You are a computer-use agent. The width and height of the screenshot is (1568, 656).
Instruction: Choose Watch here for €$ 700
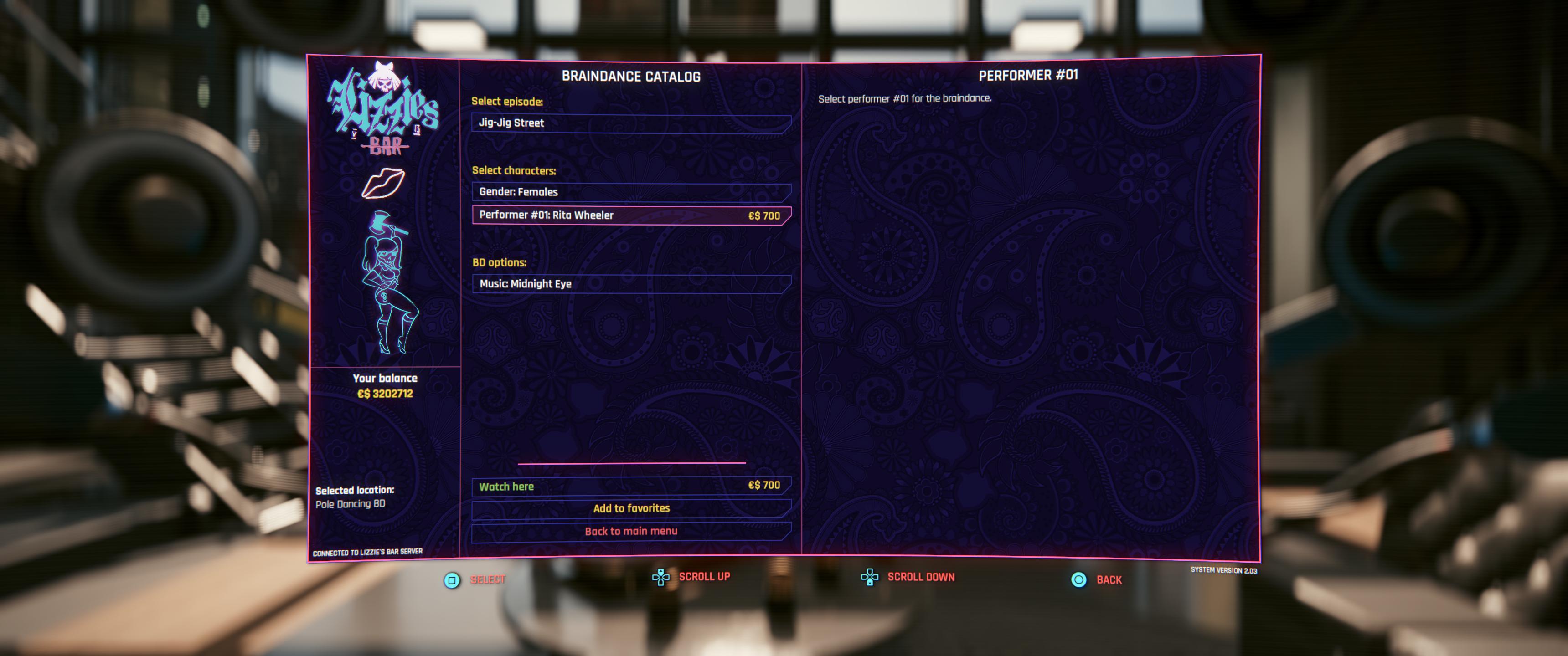tap(630, 486)
